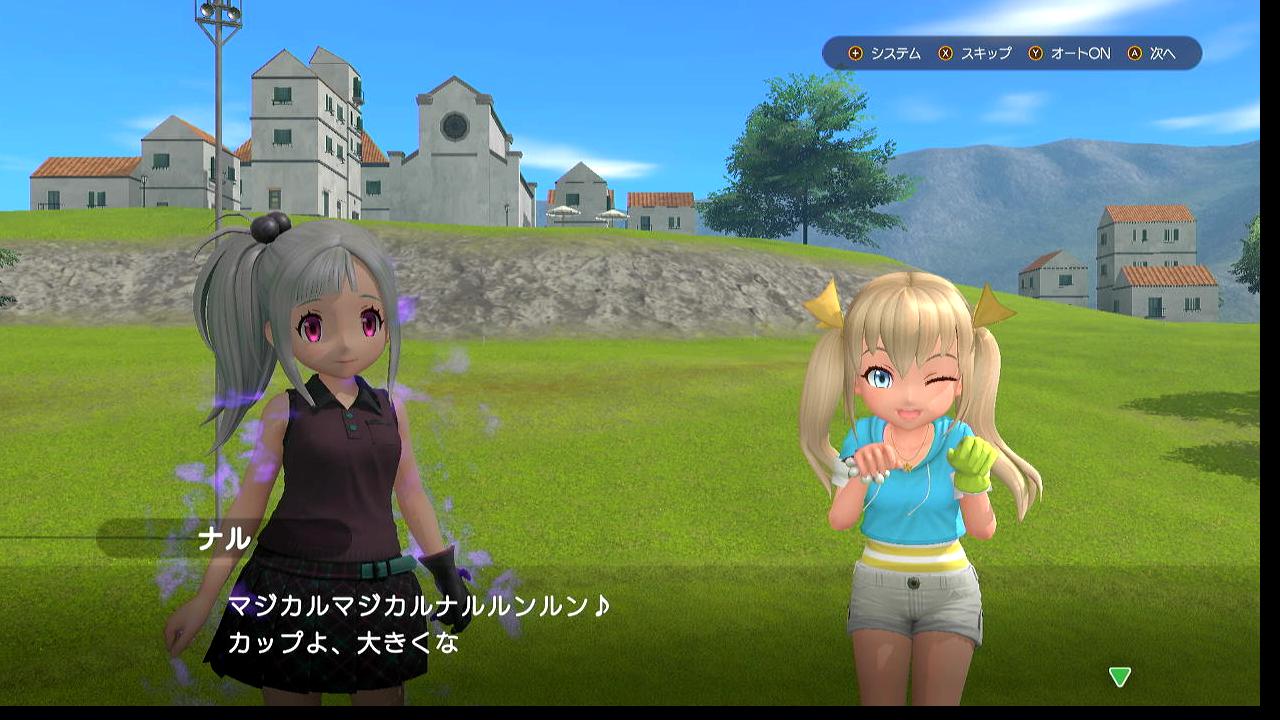This screenshot has height=720, width=1280.
Task: Advance dialogue with the green arrow
Action: pyautogui.click(x=1119, y=677)
